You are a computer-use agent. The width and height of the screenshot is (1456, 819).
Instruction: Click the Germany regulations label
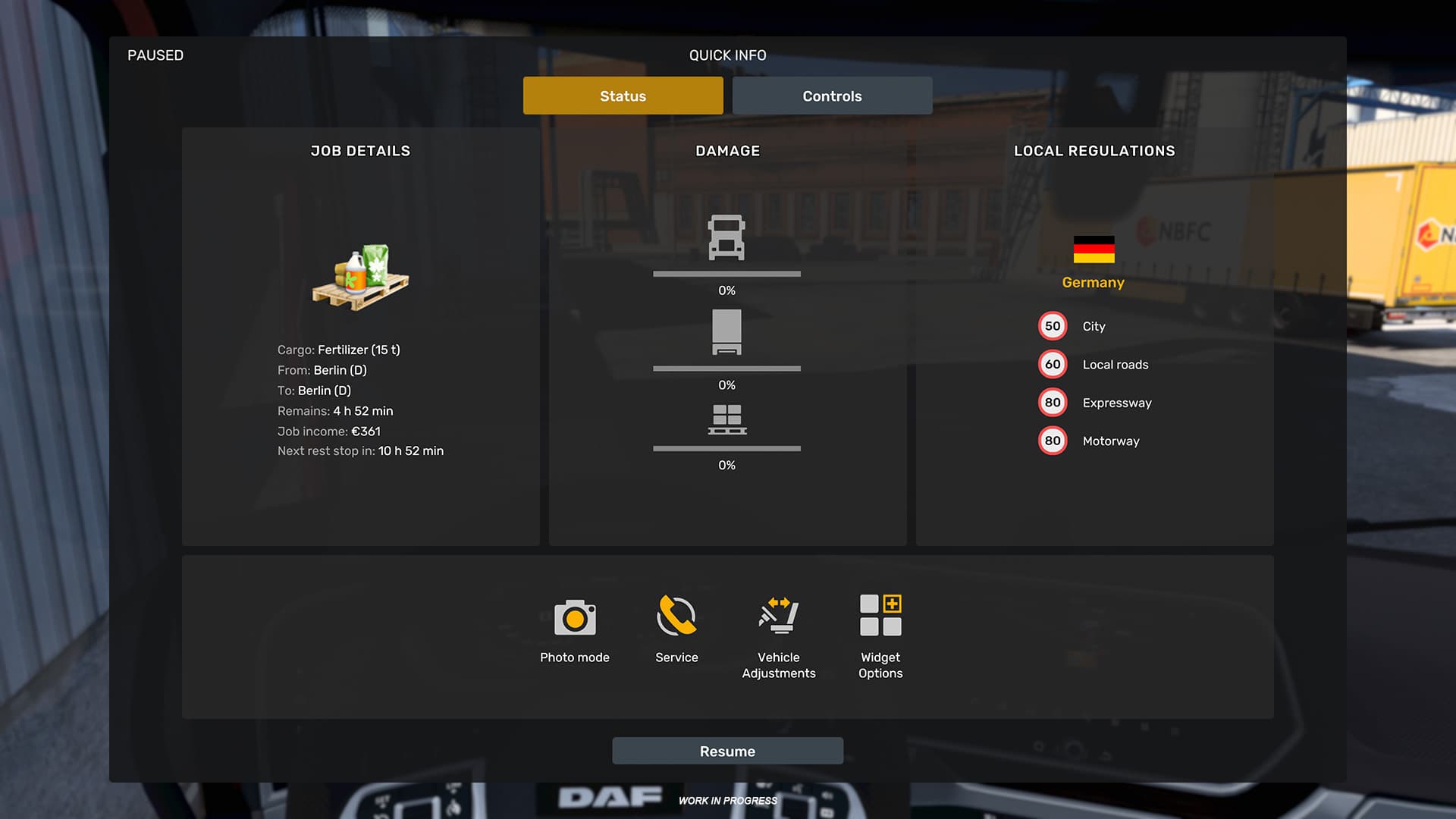[1093, 282]
